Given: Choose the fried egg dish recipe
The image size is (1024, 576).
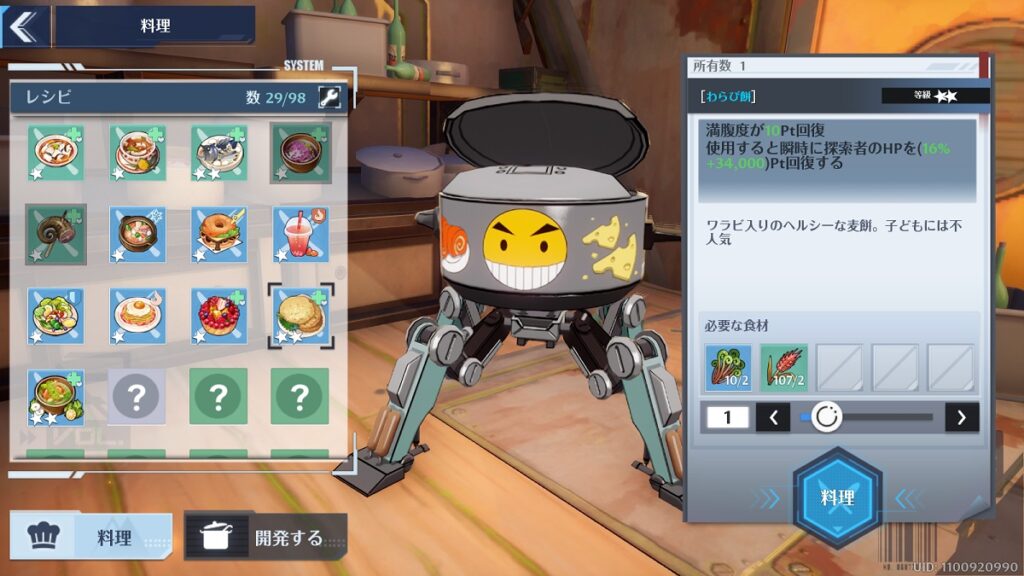Looking at the screenshot, I should coord(137,315).
